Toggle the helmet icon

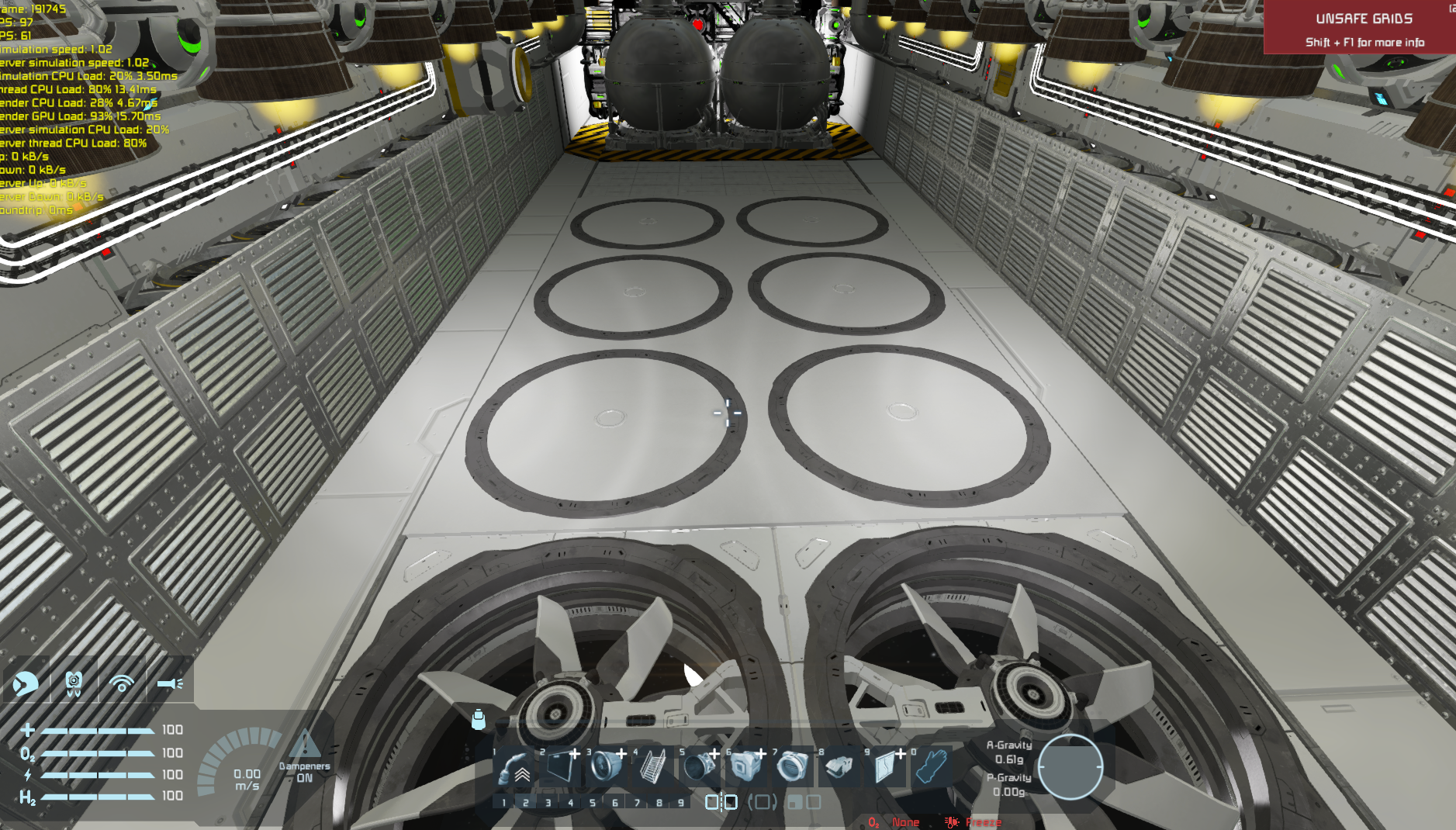pyautogui.click(x=26, y=683)
